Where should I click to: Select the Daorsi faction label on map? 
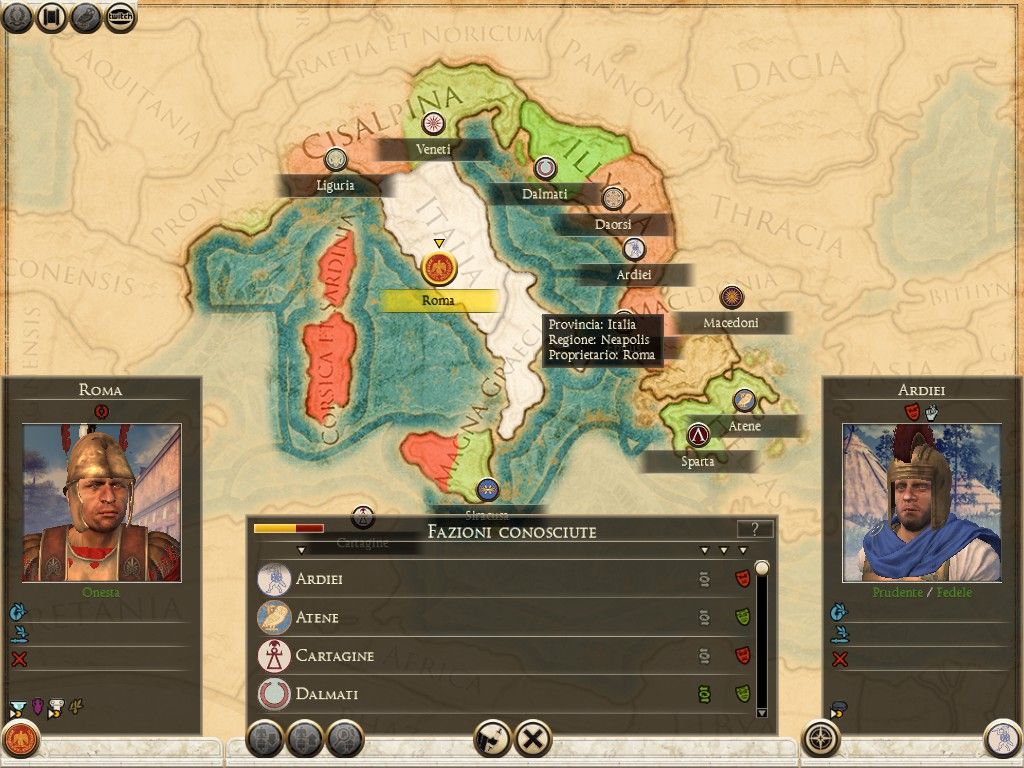click(613, 224)
